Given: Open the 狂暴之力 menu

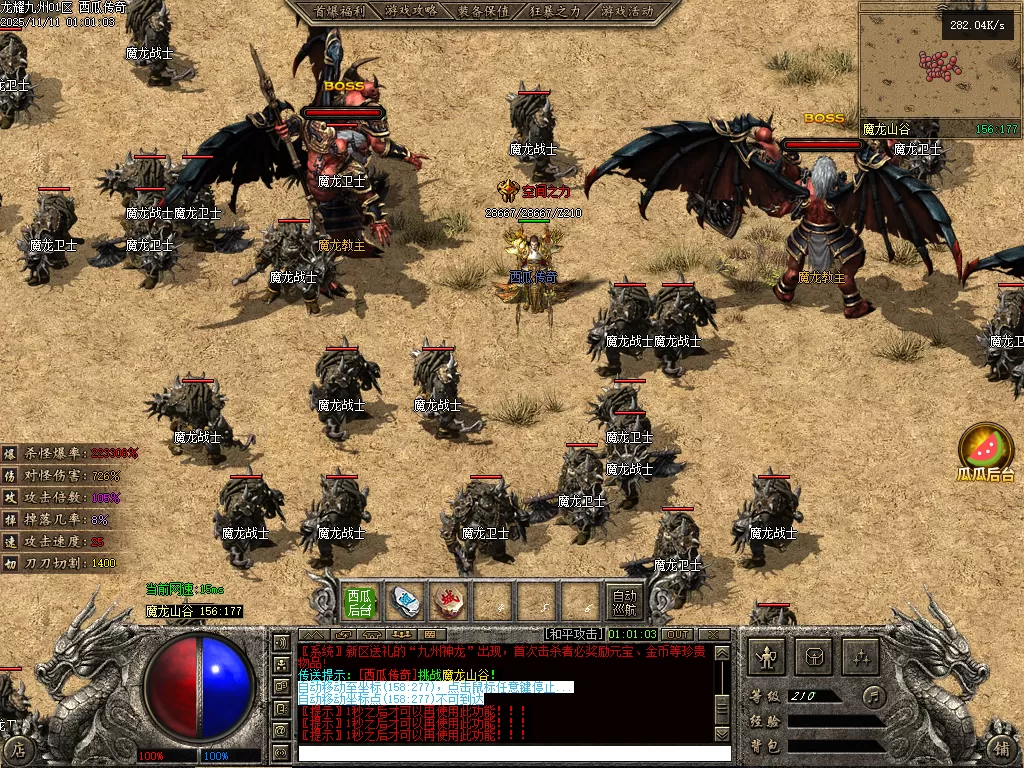Looking at the screenshot, I should 555,11.
